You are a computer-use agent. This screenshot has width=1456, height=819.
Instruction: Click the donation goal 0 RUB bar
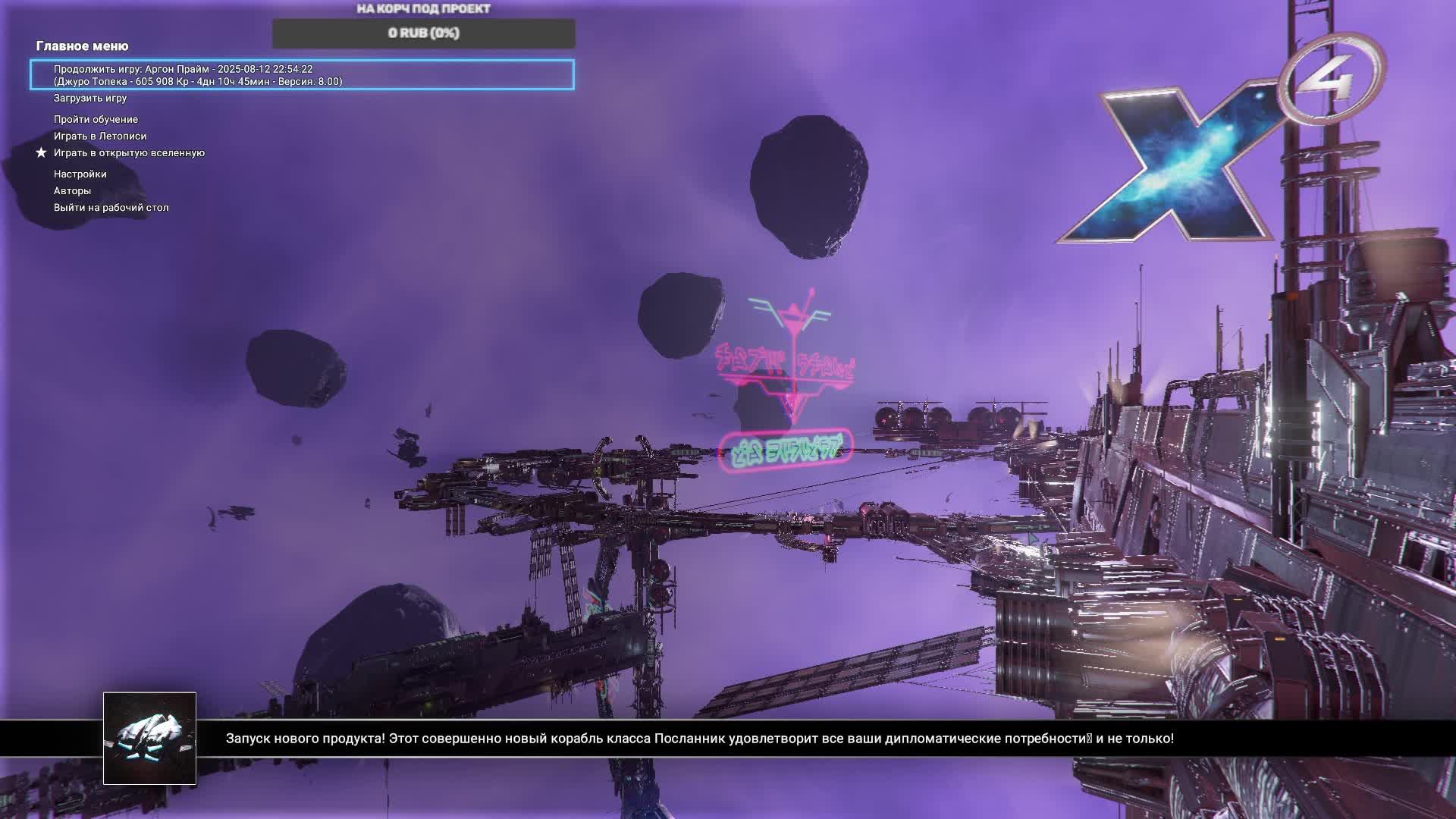423,33
